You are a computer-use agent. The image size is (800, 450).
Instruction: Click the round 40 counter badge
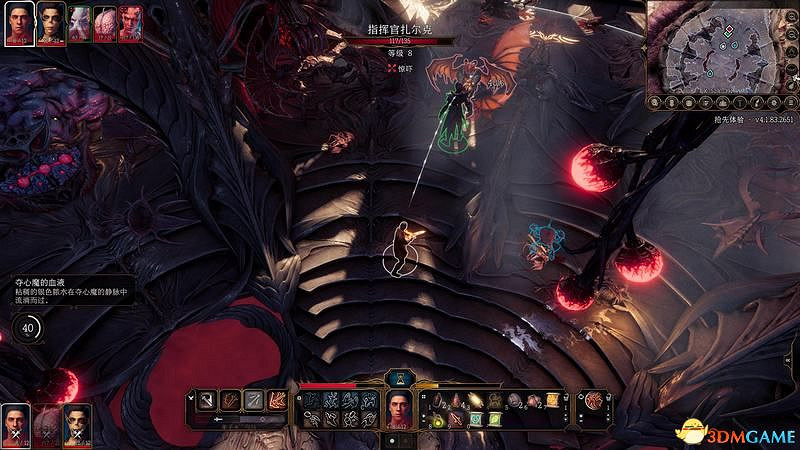coord(28,327)
